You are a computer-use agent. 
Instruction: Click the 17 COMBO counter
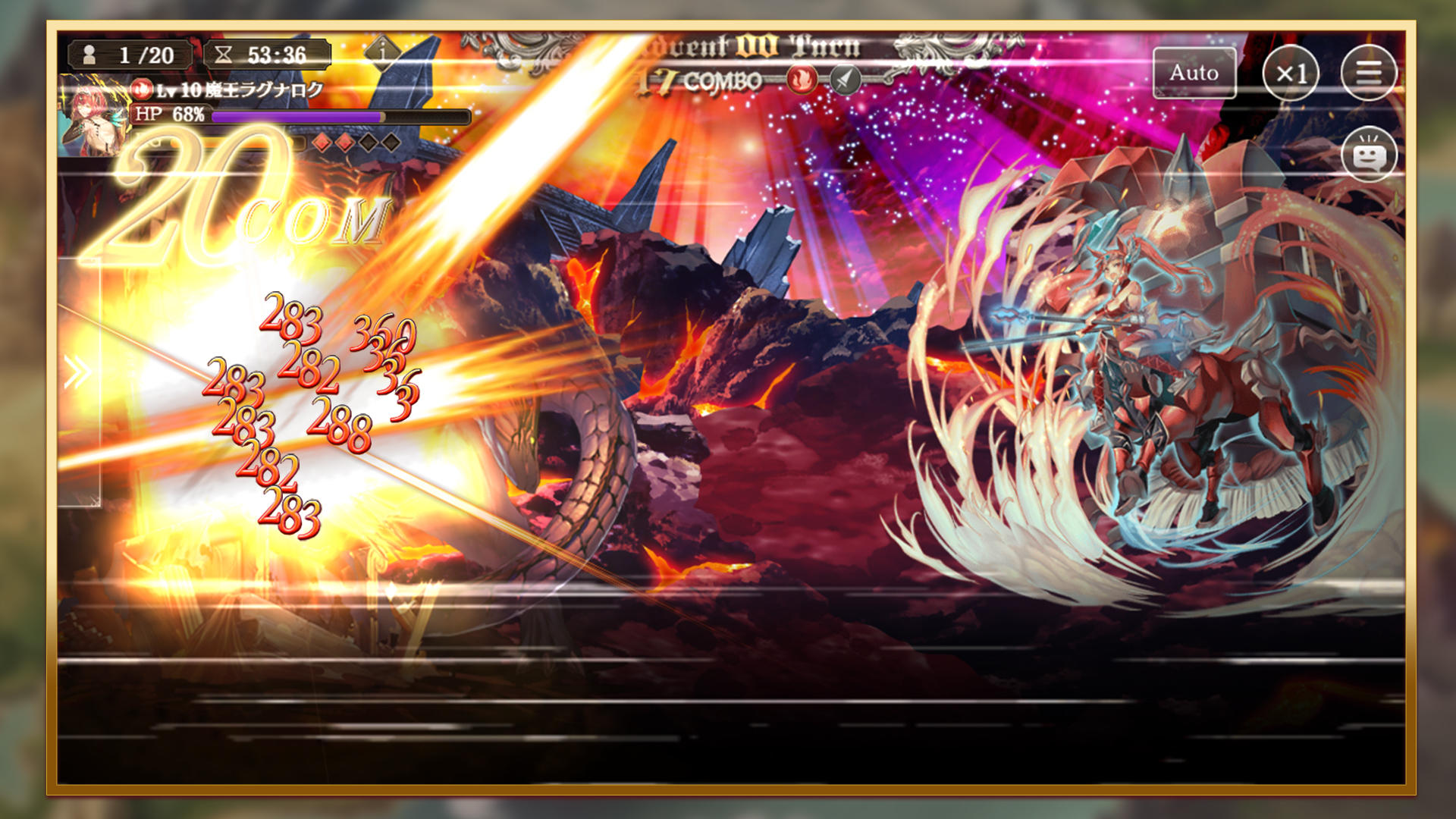705,77
